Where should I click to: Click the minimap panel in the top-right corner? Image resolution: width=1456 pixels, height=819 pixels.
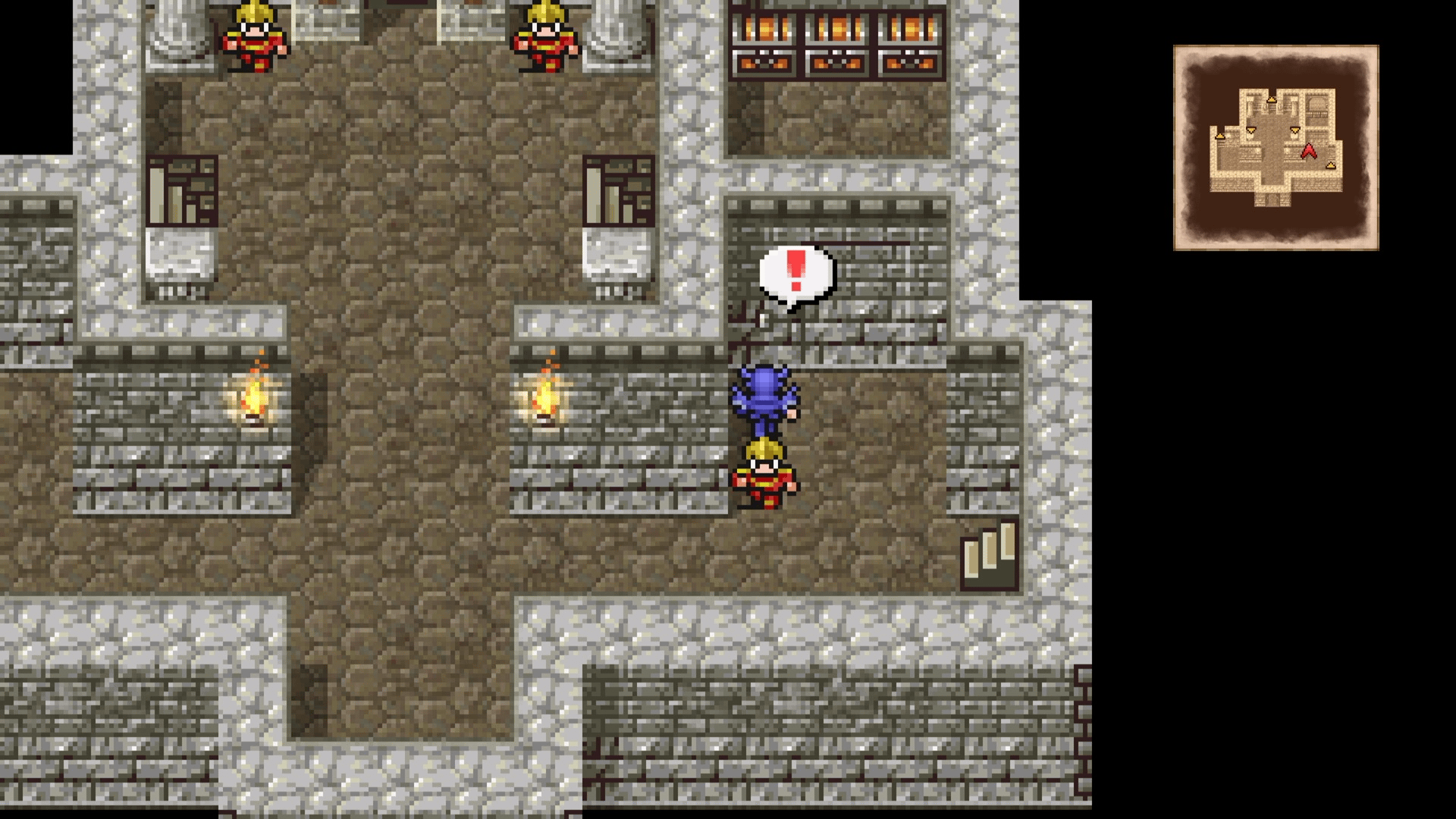pos(1276,148)
